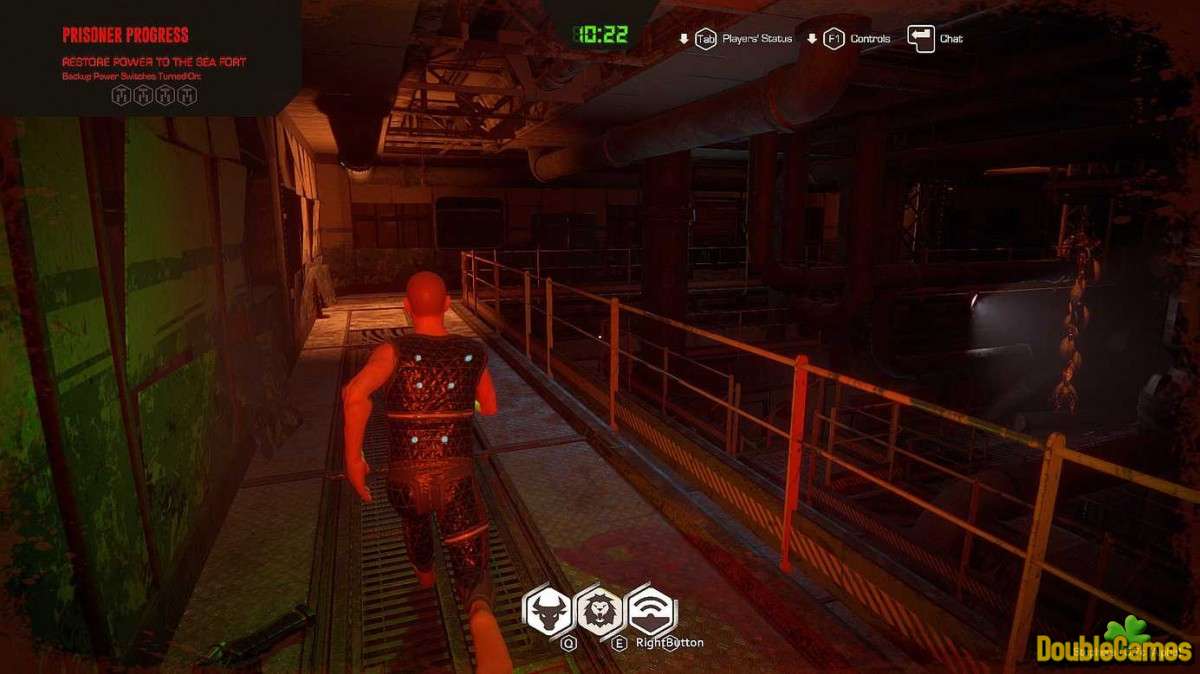The image size is (1200, 674).
Task: Open the Prisoner Progress objective tracker
Action: pos(126,36)
